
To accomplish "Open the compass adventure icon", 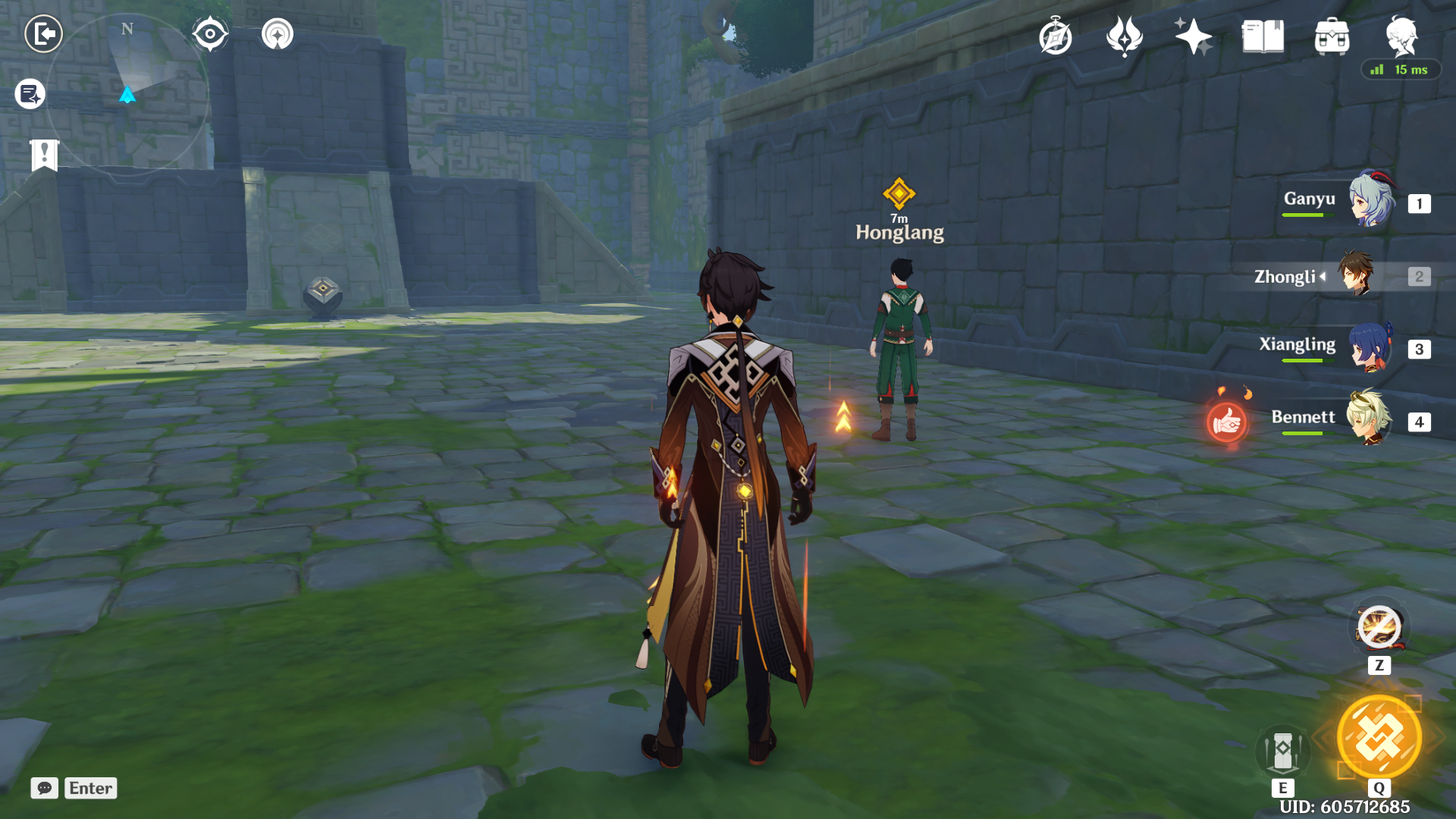I will (1055, 36).
